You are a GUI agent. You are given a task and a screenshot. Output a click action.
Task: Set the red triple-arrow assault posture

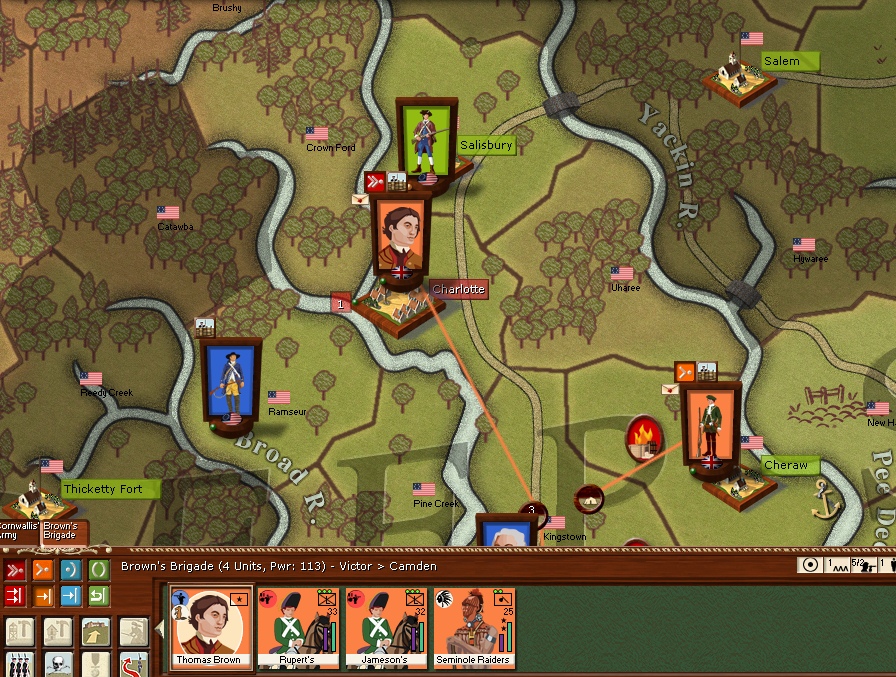coord(15,570)
